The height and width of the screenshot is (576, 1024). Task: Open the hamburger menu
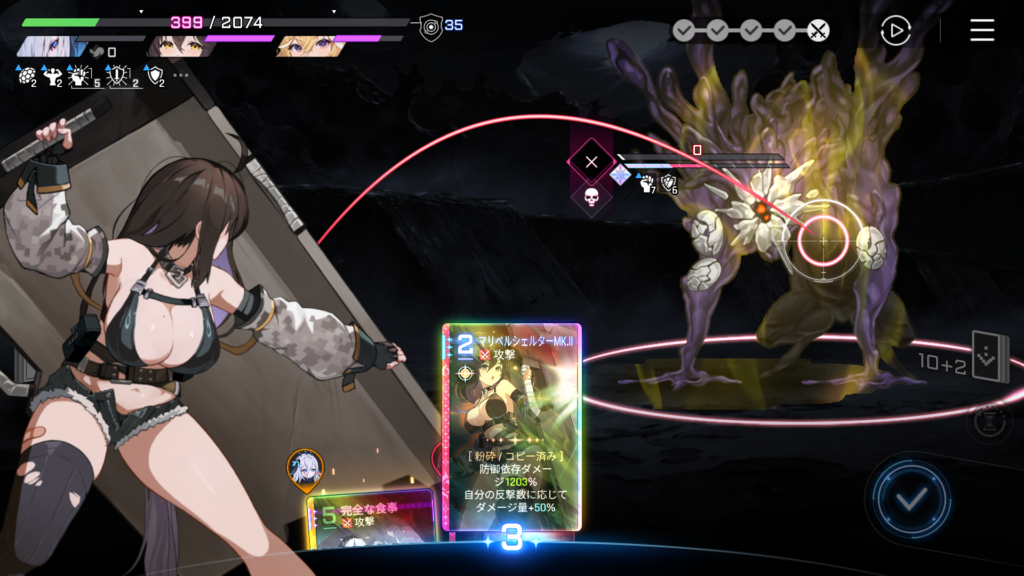[x=982, y=31]
